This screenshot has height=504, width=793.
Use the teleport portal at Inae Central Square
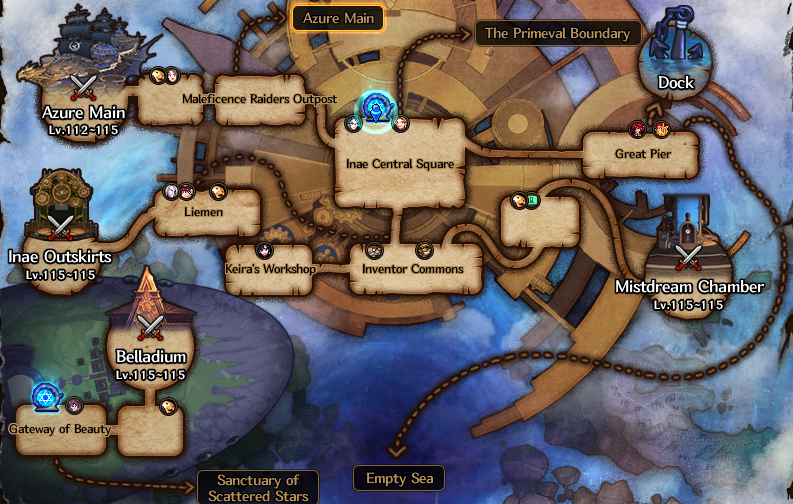click(377, 109)
